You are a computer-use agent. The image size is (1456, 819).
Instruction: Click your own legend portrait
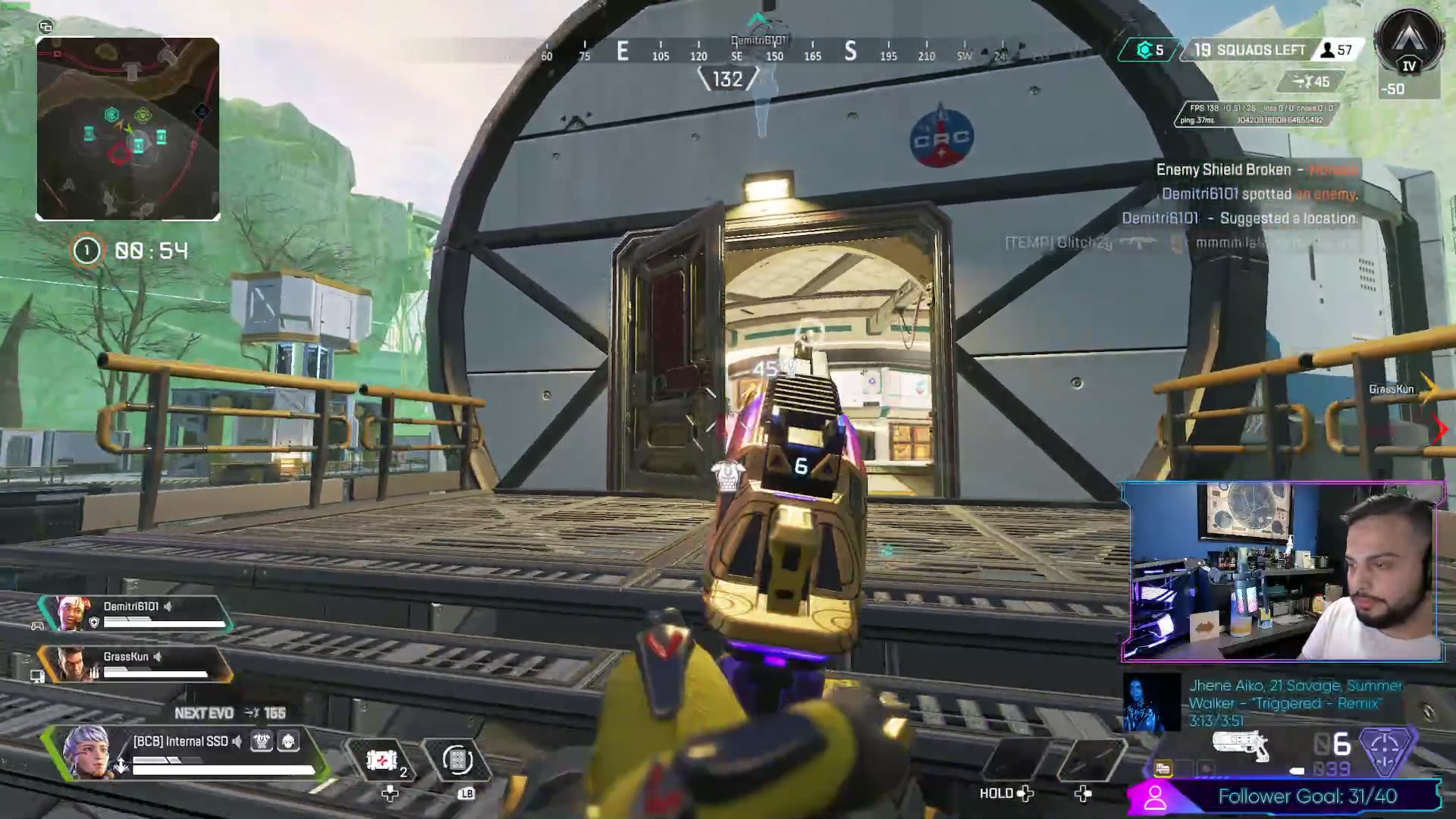86,752
